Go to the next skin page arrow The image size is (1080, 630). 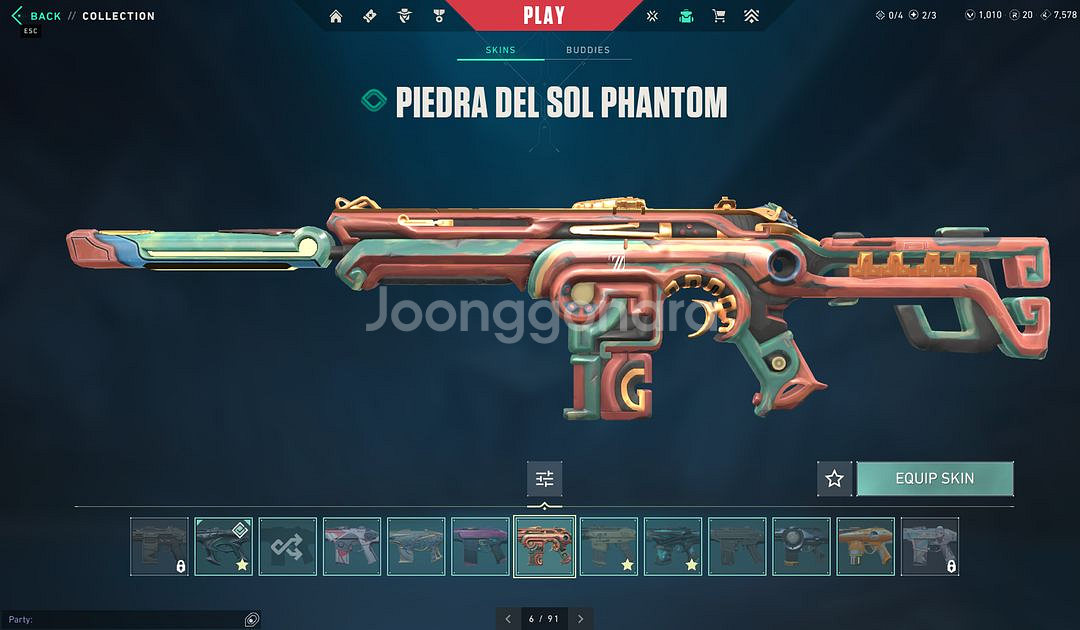point(580,619)
